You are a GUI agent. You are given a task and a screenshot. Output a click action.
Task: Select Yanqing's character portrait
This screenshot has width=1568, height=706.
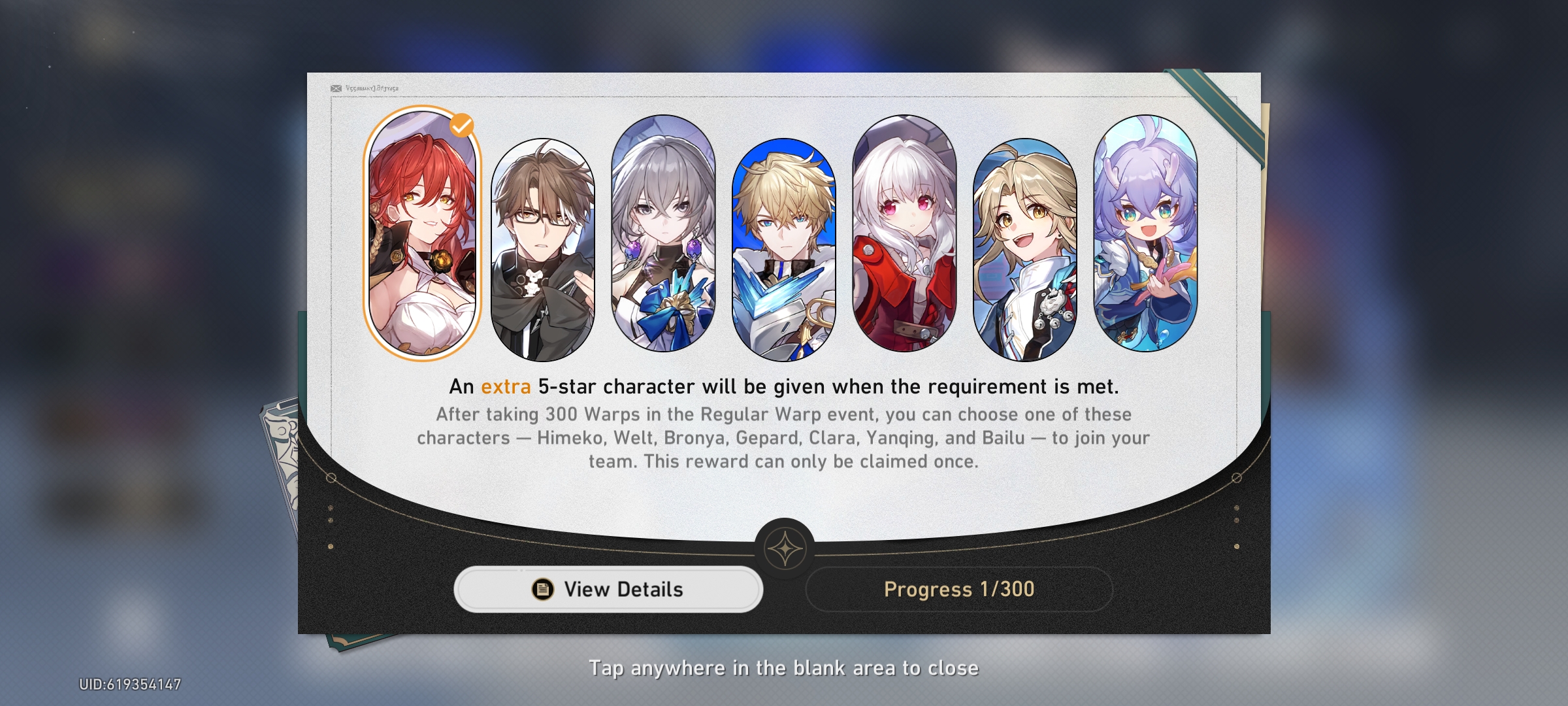coord(1027,242)
